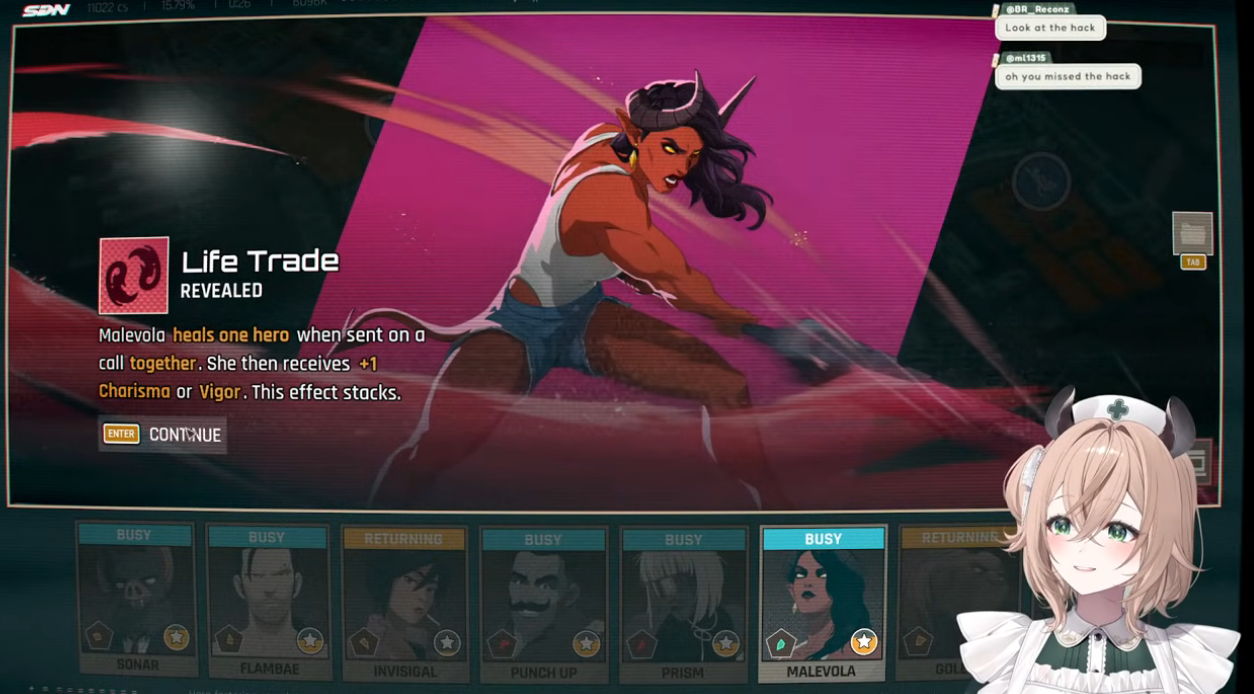
Task: Choose the Flambae hero card
Action: pos(268,600)
